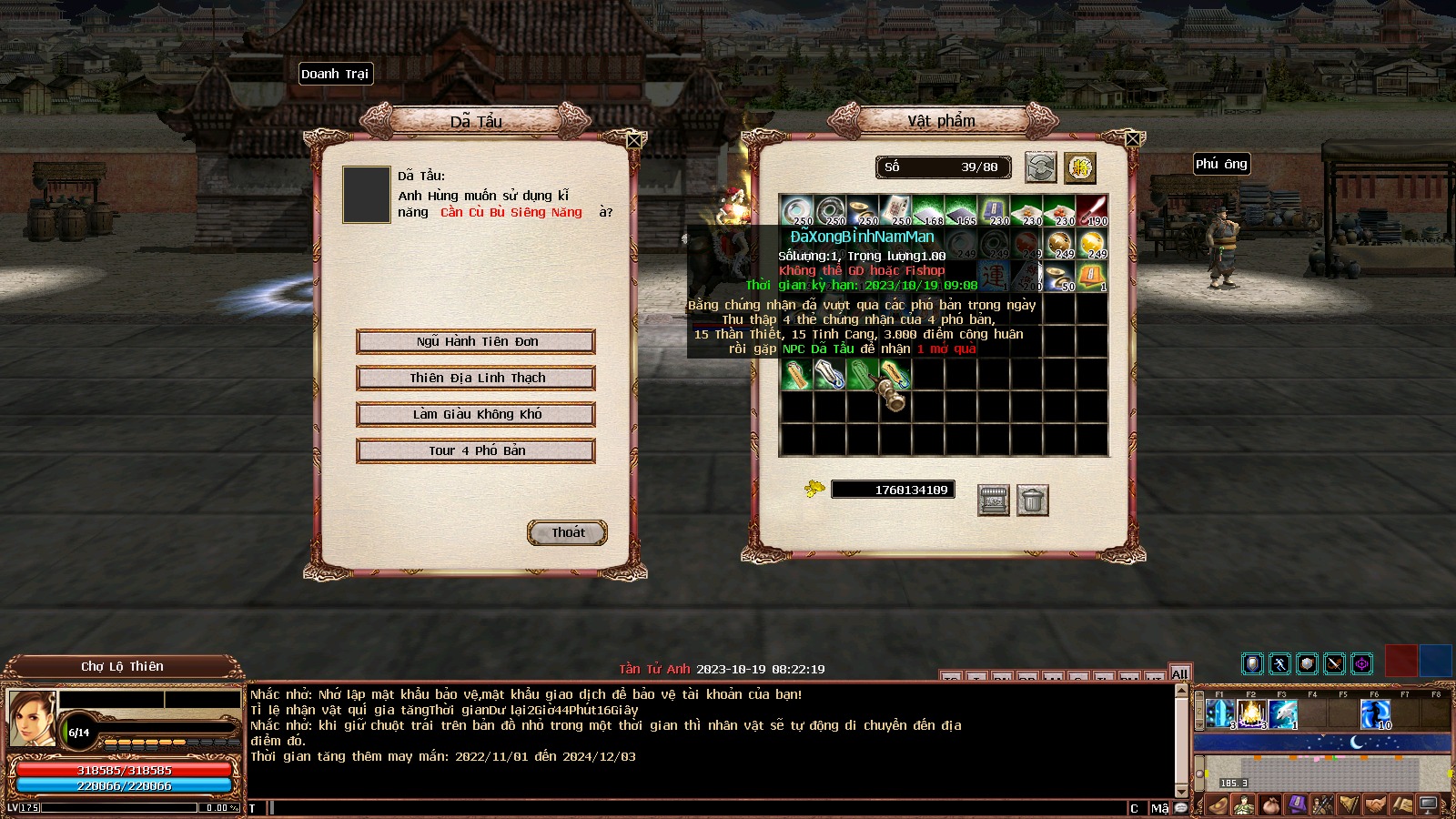Choose the Tour 4 Phó Bản option
Viewport: 1456px width, 819px height.
tap(476, 450)
